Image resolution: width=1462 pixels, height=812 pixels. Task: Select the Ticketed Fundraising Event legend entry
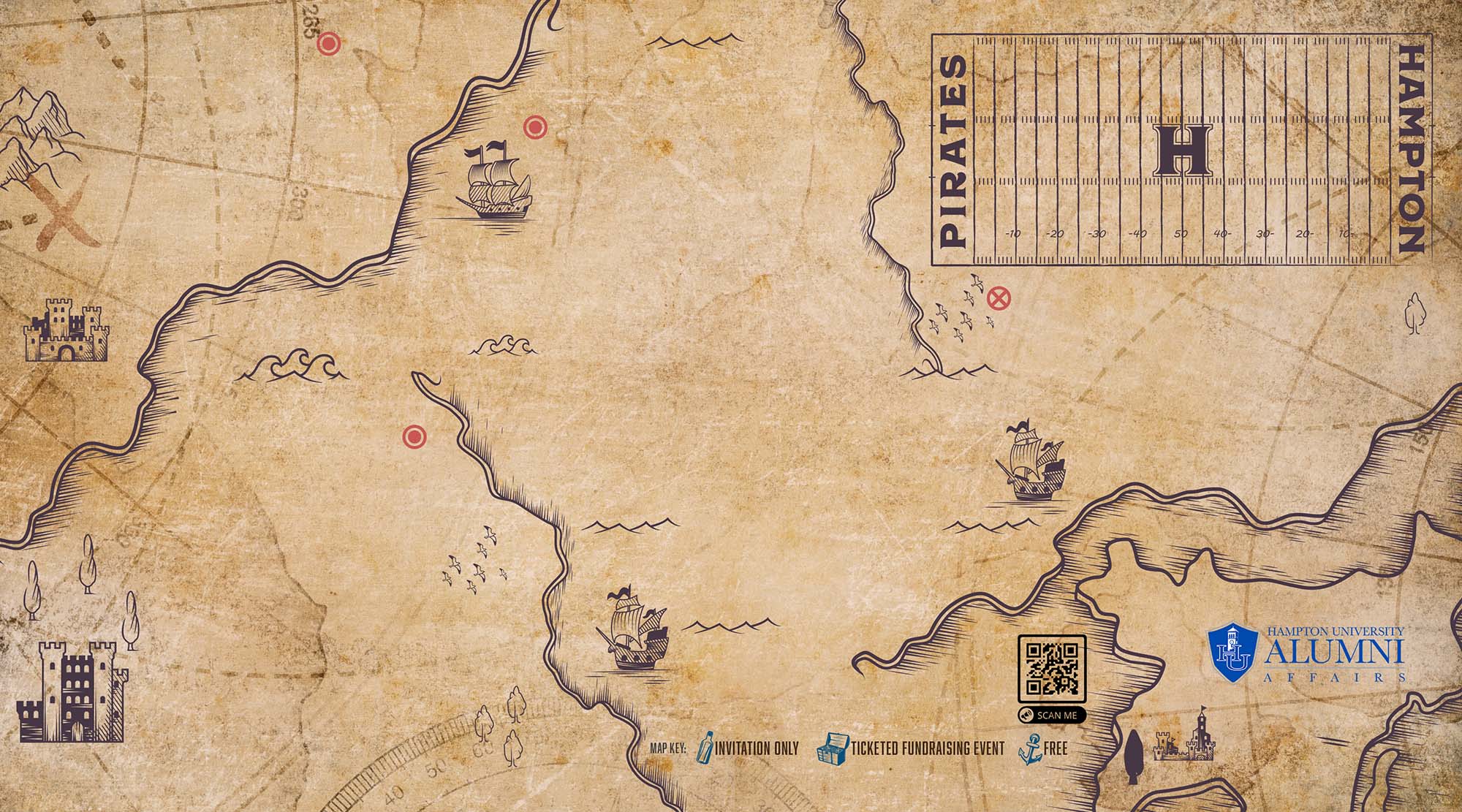(911, 748)
